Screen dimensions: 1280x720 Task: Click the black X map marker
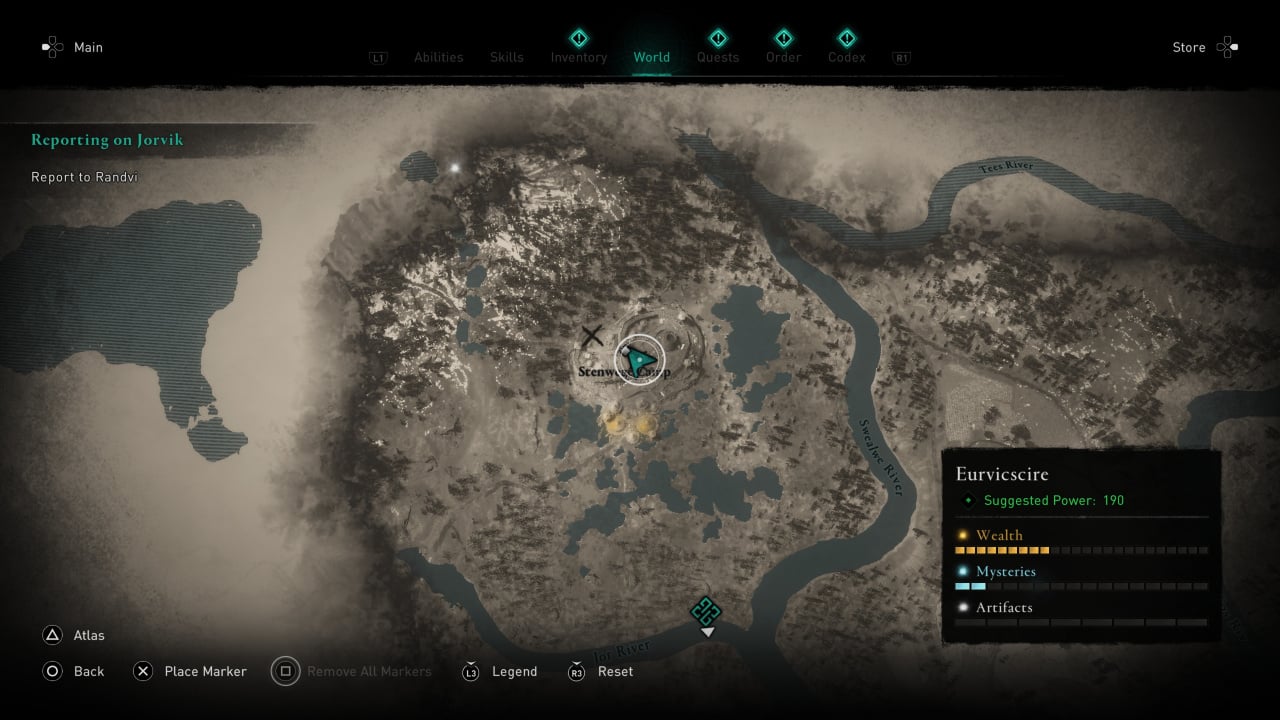coord(592,336)
